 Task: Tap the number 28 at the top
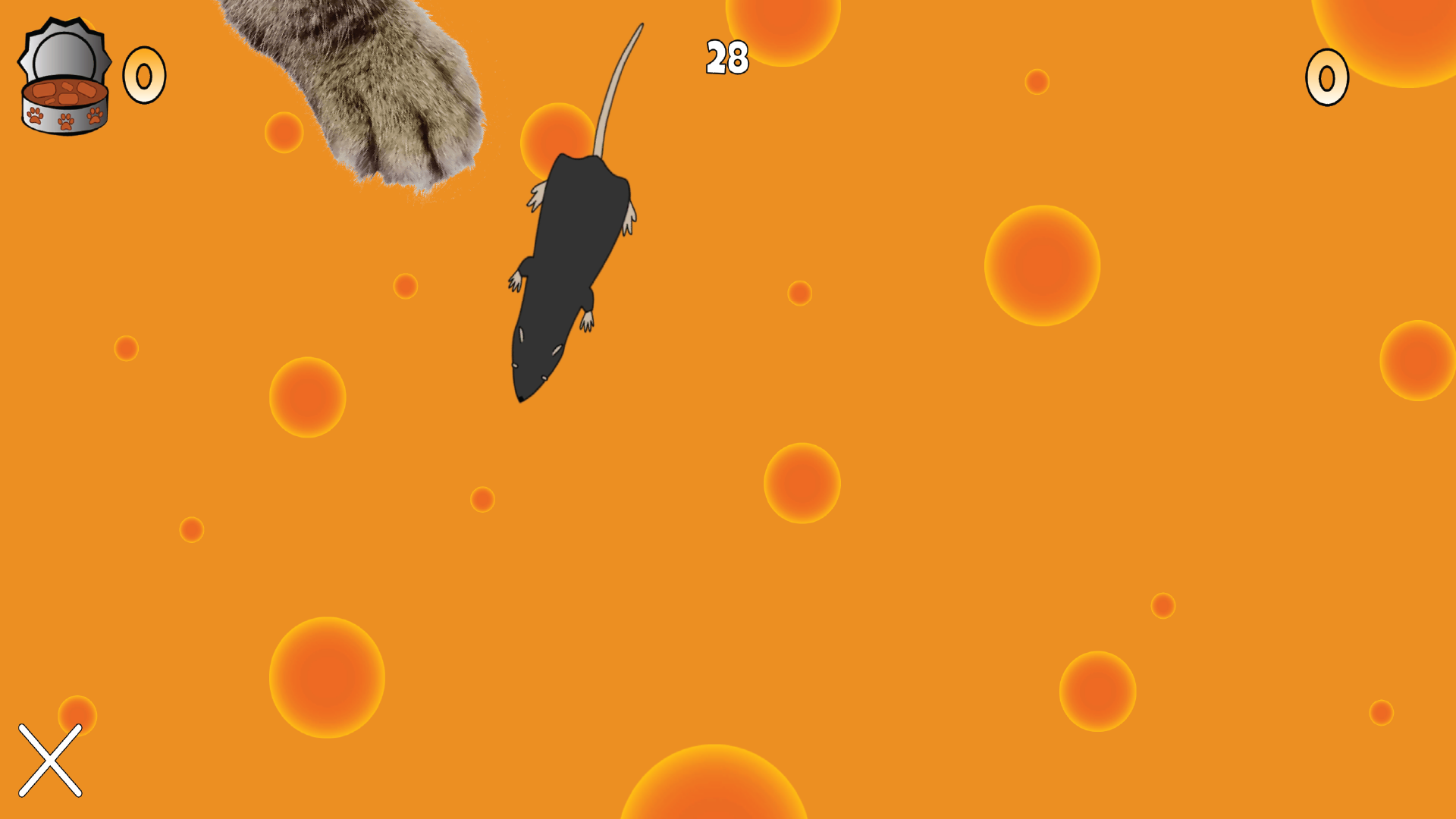(726, 57)
